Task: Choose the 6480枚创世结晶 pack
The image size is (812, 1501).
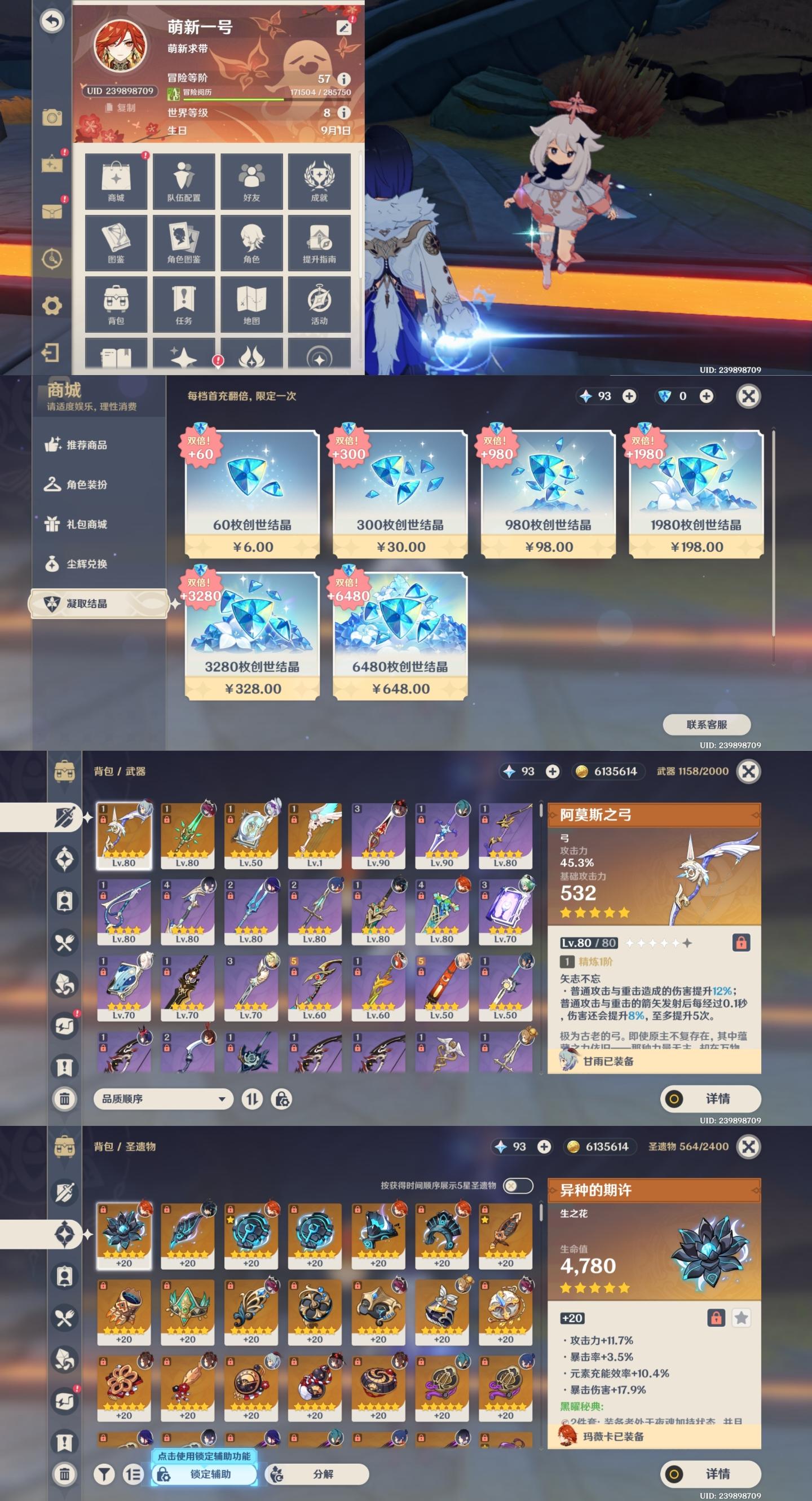Action: [400, 636]
